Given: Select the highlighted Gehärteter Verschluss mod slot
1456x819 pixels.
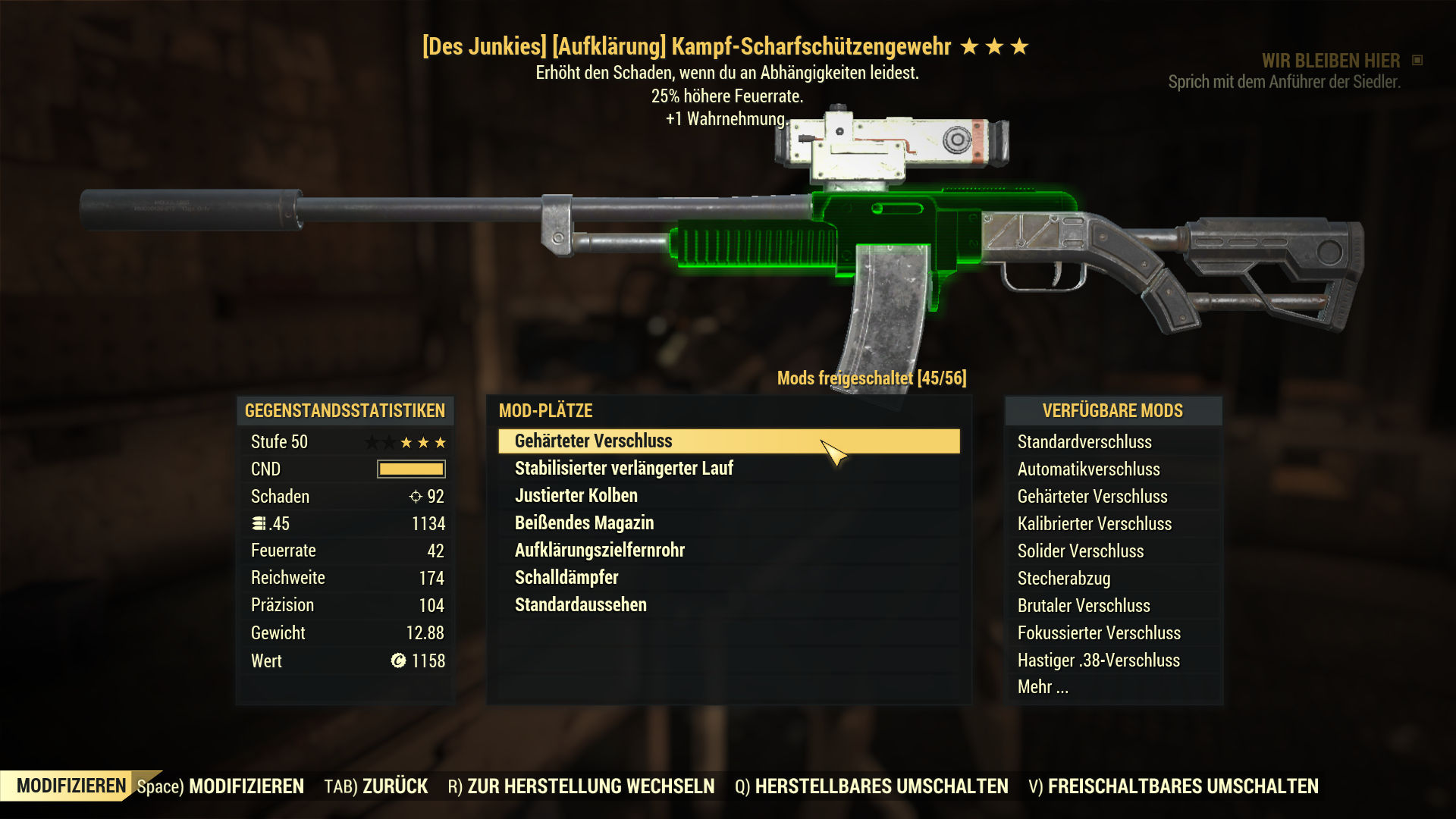Looking at the screenshot, I should (x=728, y=441).
